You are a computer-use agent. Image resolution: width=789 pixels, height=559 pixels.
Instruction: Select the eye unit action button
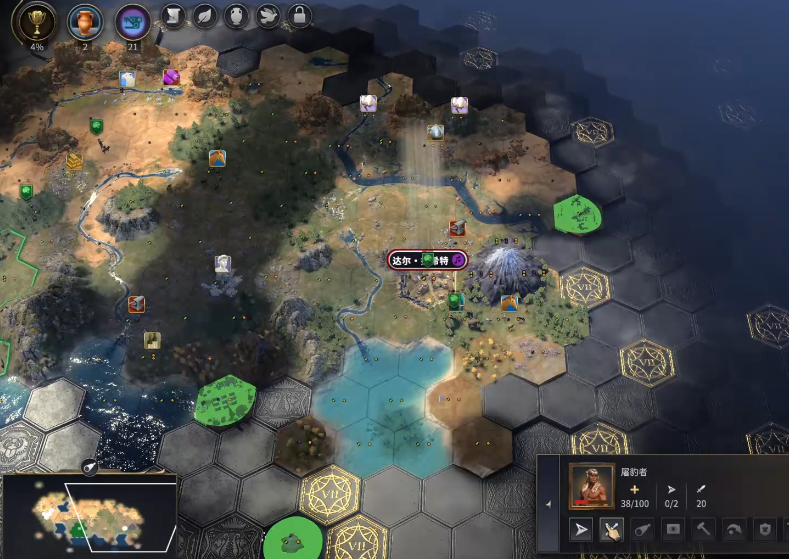click(674, 529)
